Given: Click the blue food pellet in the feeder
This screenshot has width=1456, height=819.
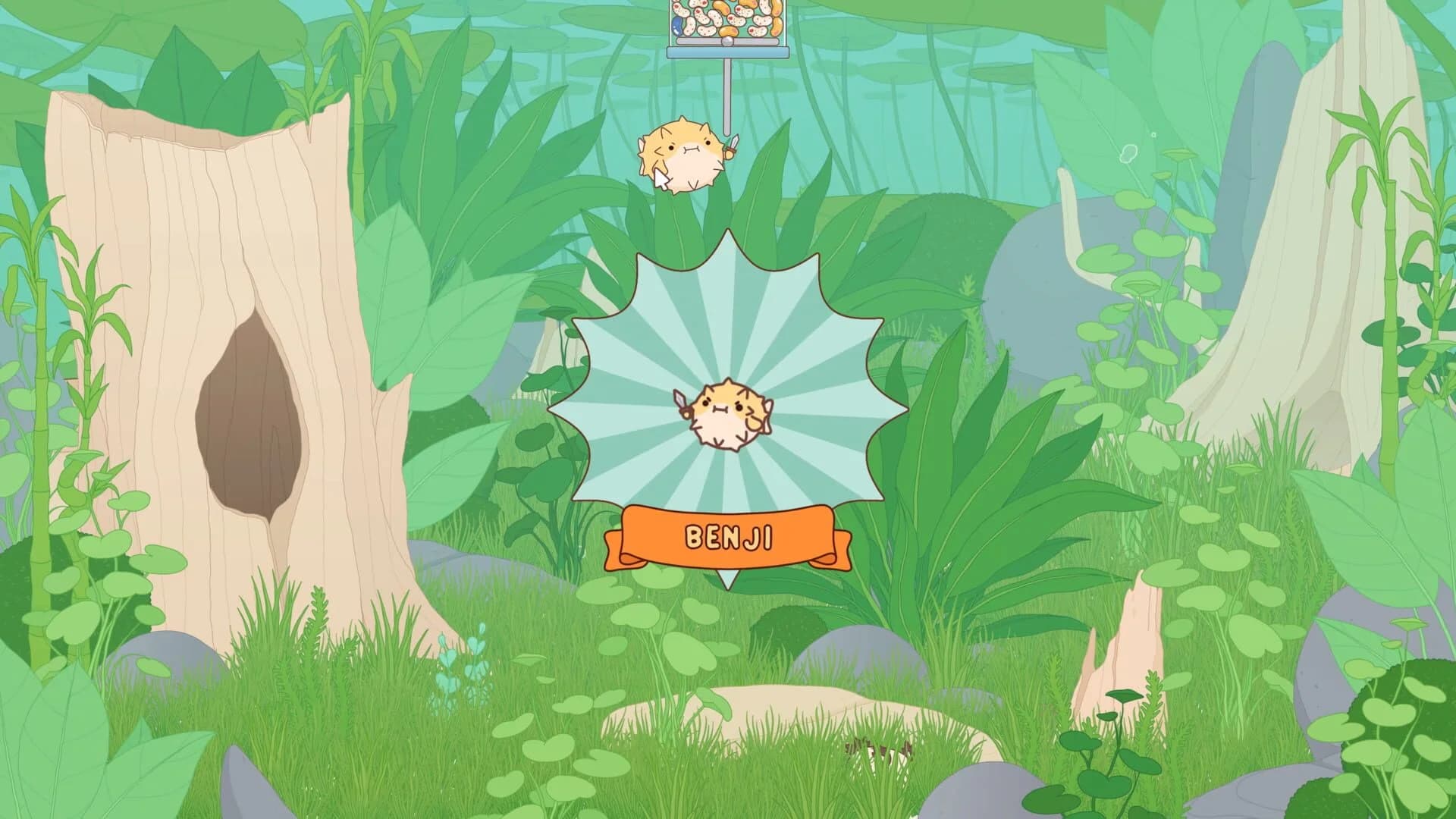Looking at the screenshot, I should click(677, 27).
